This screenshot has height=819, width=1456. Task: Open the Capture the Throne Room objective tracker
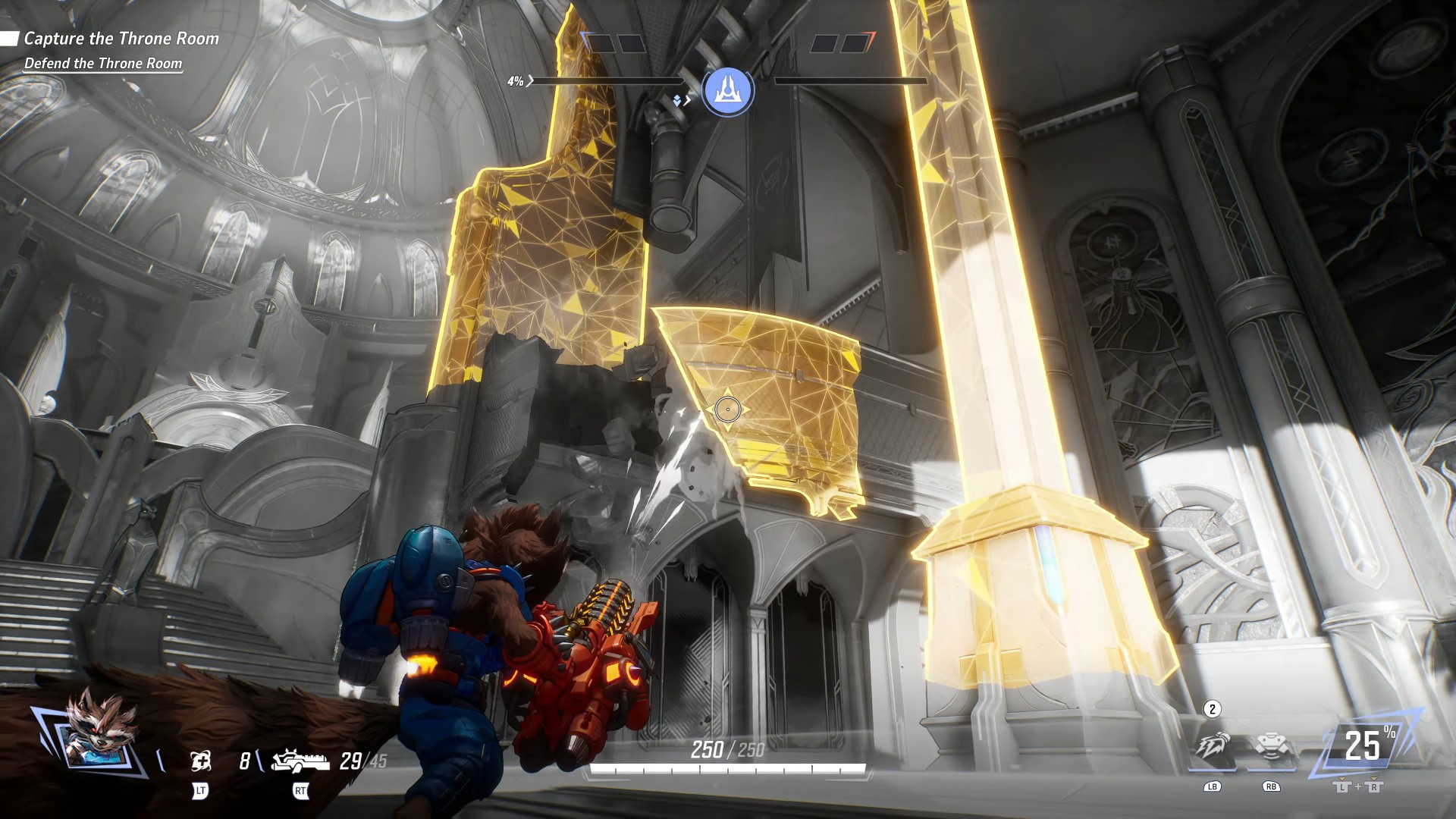[x=121, y=39]
